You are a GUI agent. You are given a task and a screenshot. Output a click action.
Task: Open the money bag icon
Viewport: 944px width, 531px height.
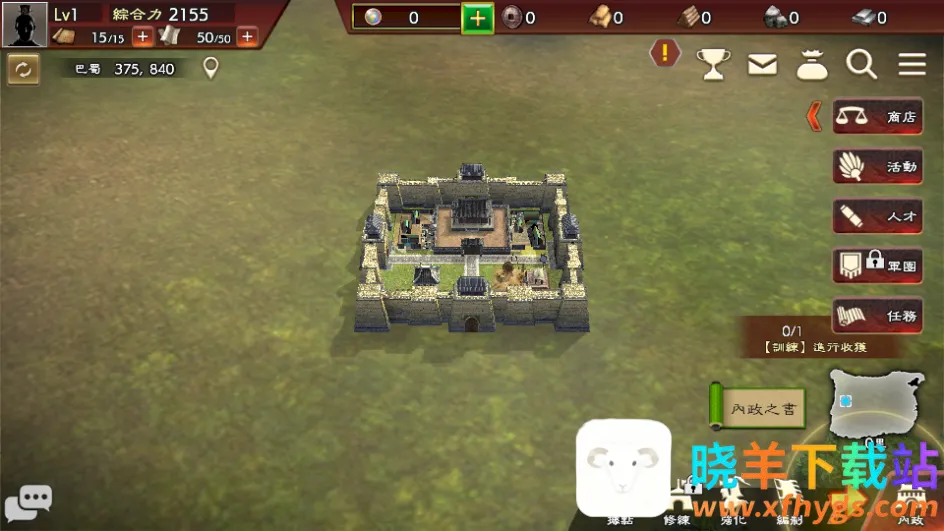pos(812,65)
